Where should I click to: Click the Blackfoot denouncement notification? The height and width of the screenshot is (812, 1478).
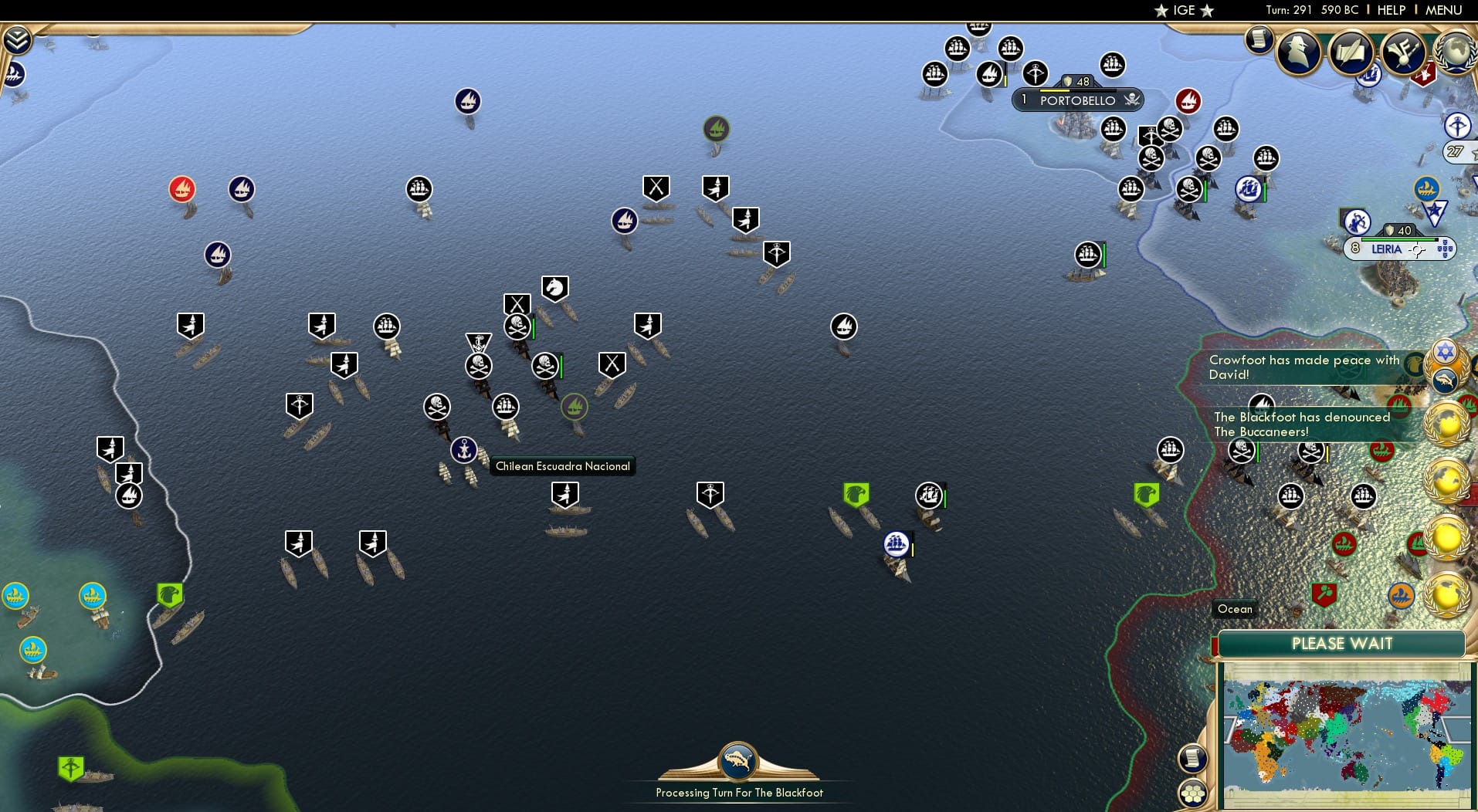pos(1300,423)
